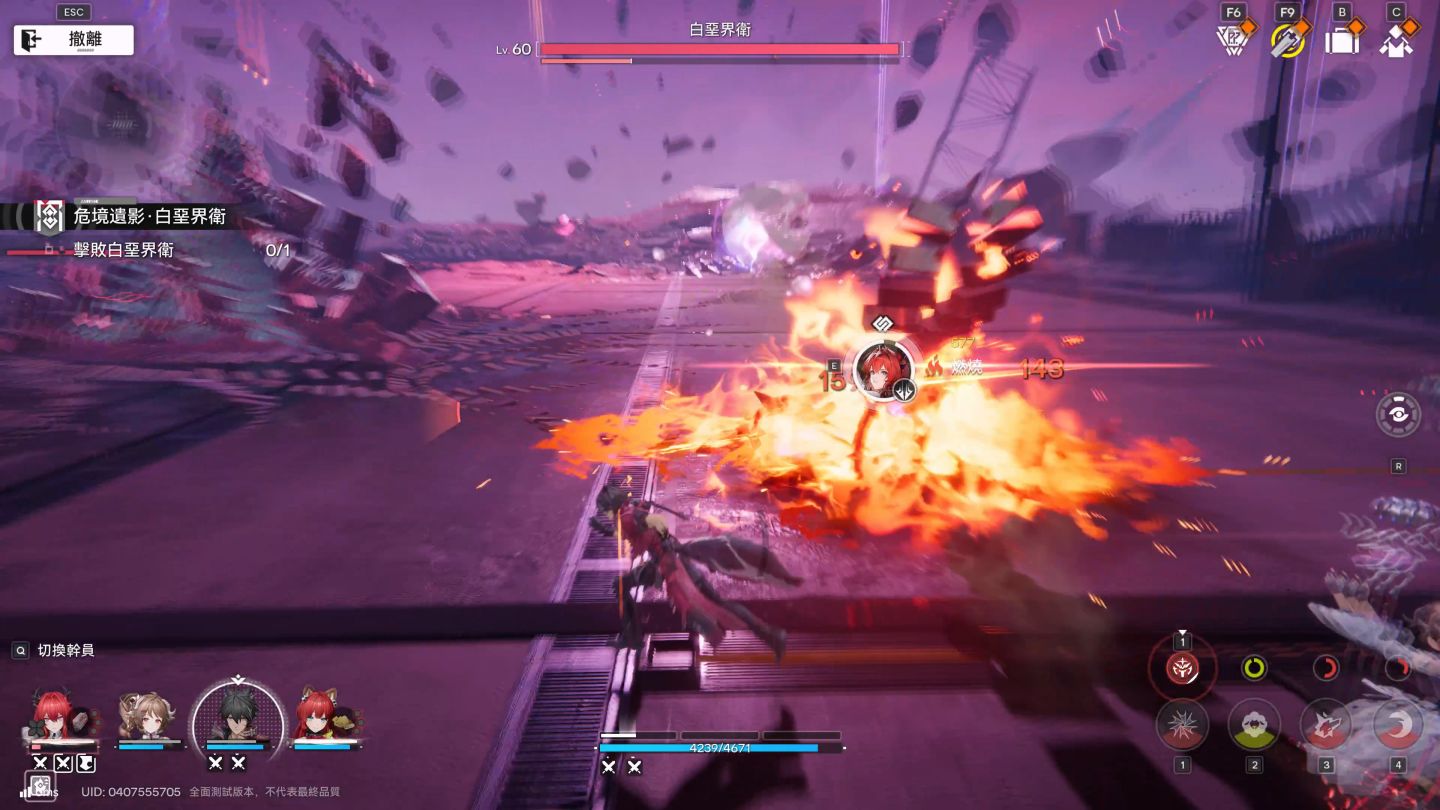The height and width of the screenshot is (810, 1440).
Task: Use the green sheep skill
Action: (x=1254, y=725)
